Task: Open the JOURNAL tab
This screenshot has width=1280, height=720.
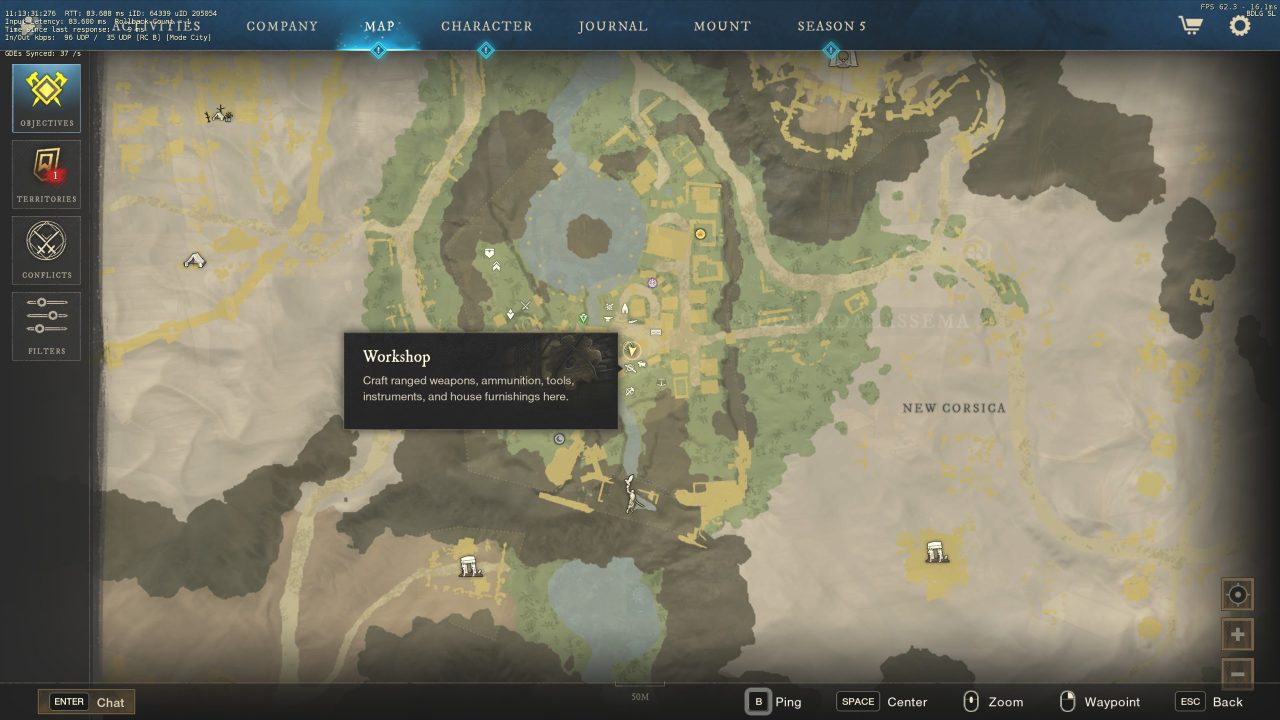Action: coord(613,27)
